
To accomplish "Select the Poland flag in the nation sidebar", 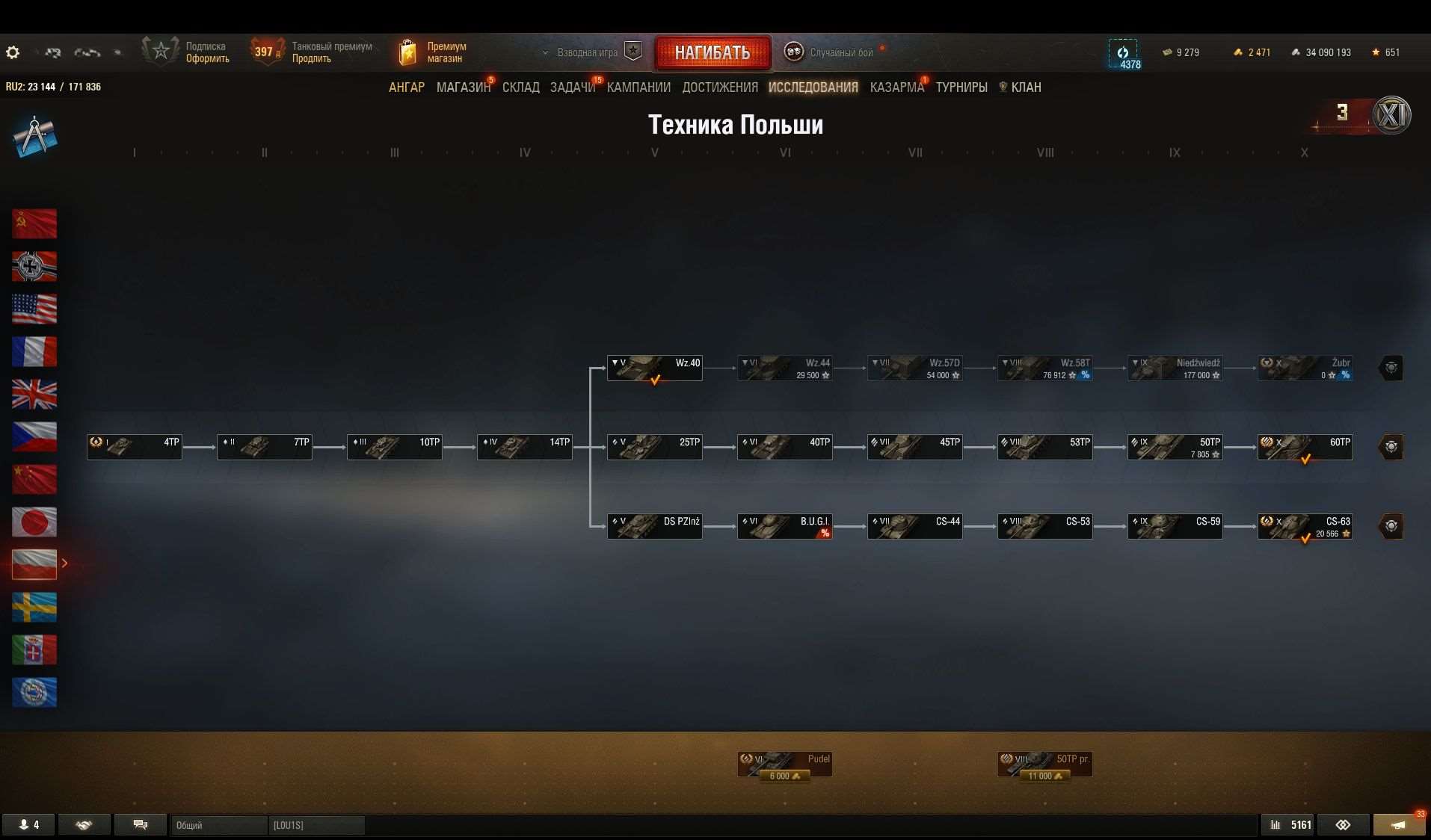I will tap(34, 564).
